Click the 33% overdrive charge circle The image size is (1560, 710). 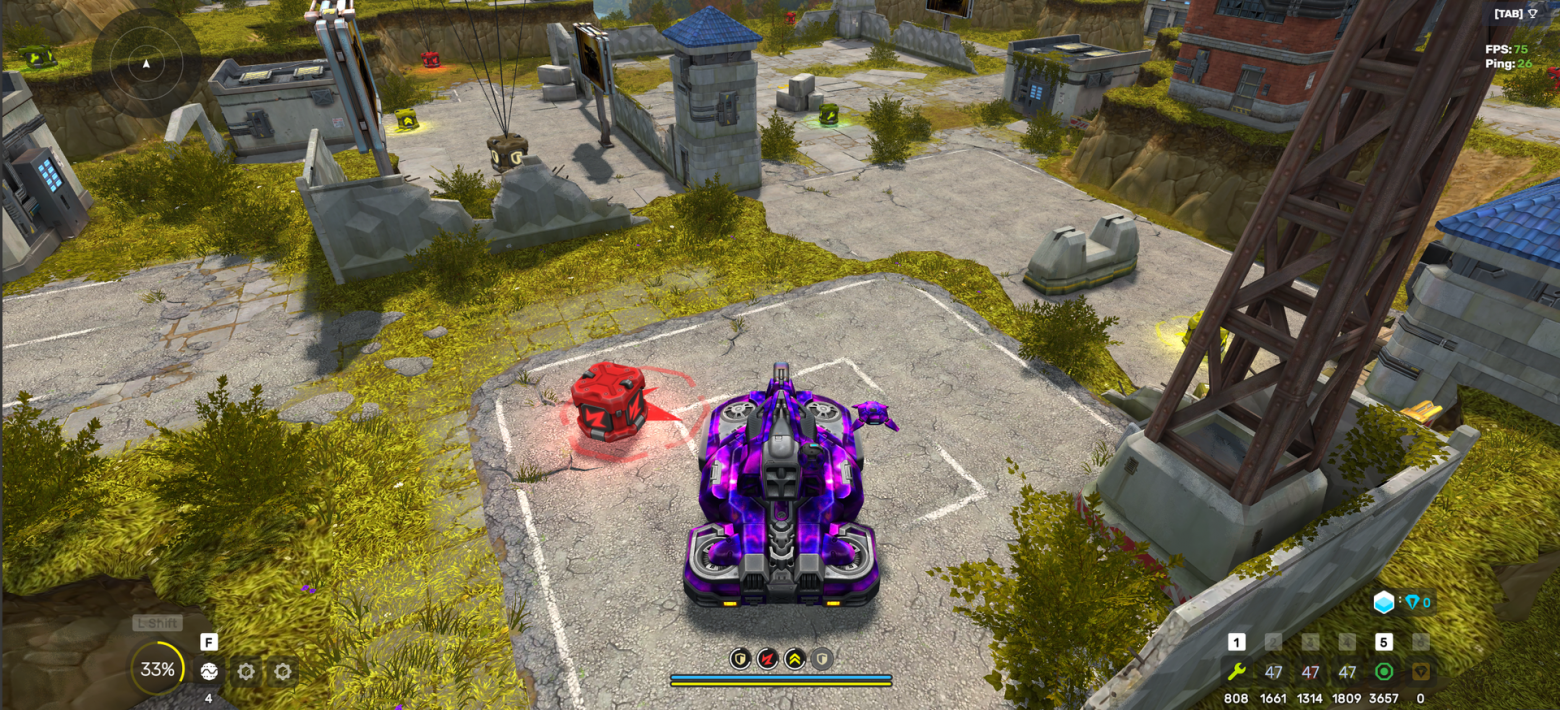157,669
